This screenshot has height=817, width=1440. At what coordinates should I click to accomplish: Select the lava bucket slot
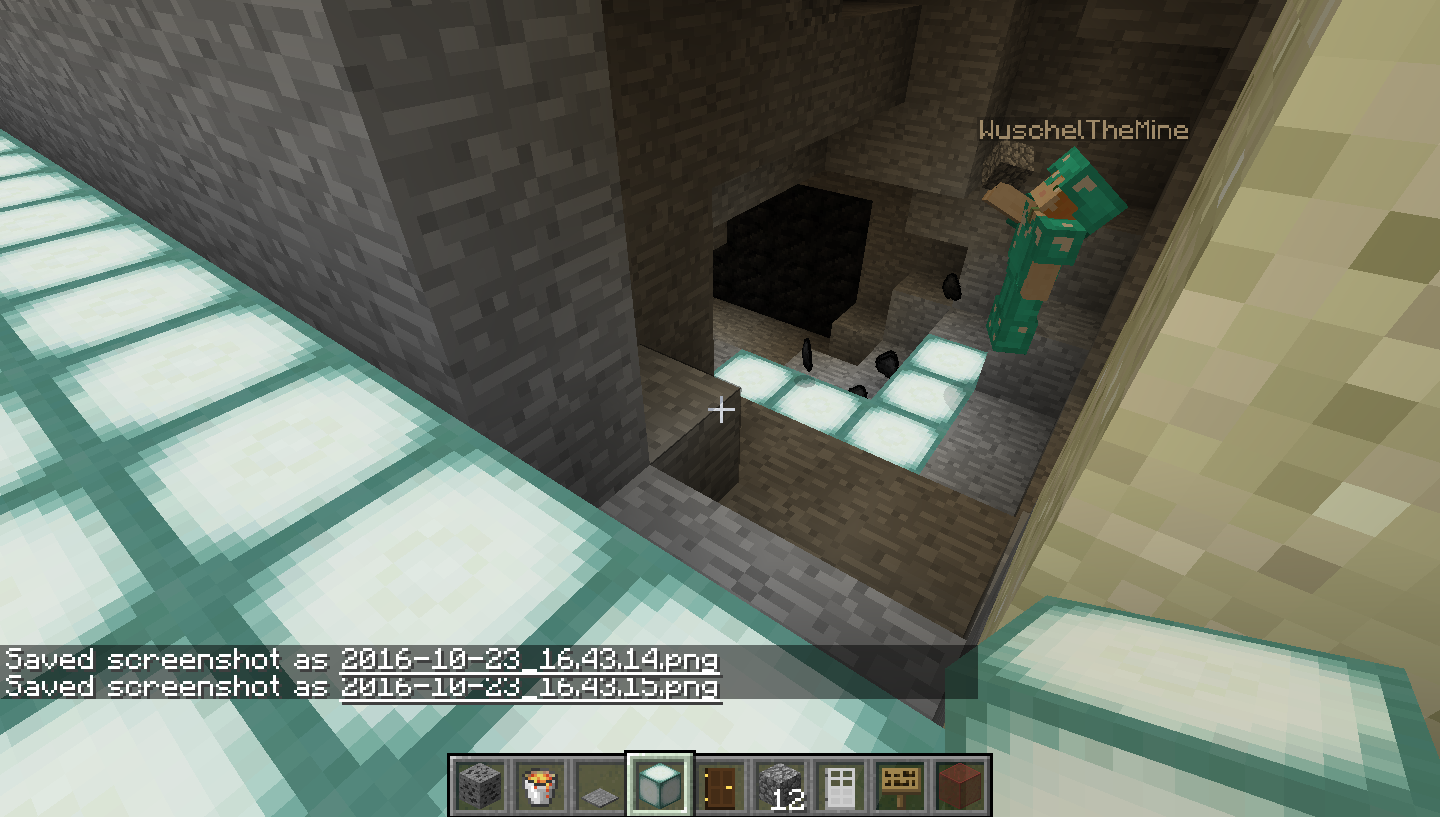[x=539, y=785]
